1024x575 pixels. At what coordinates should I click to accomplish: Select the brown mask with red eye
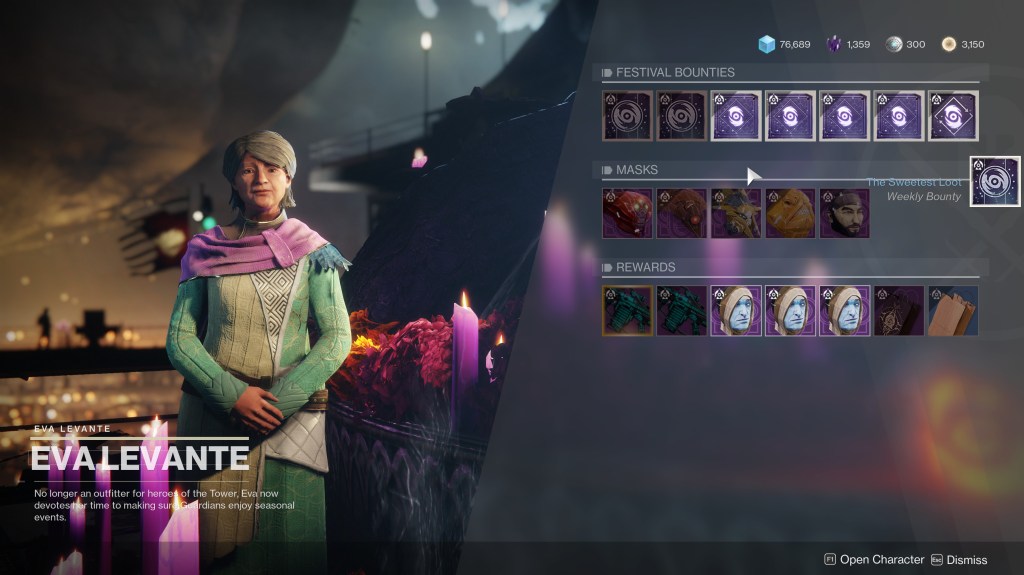[681, 213]
